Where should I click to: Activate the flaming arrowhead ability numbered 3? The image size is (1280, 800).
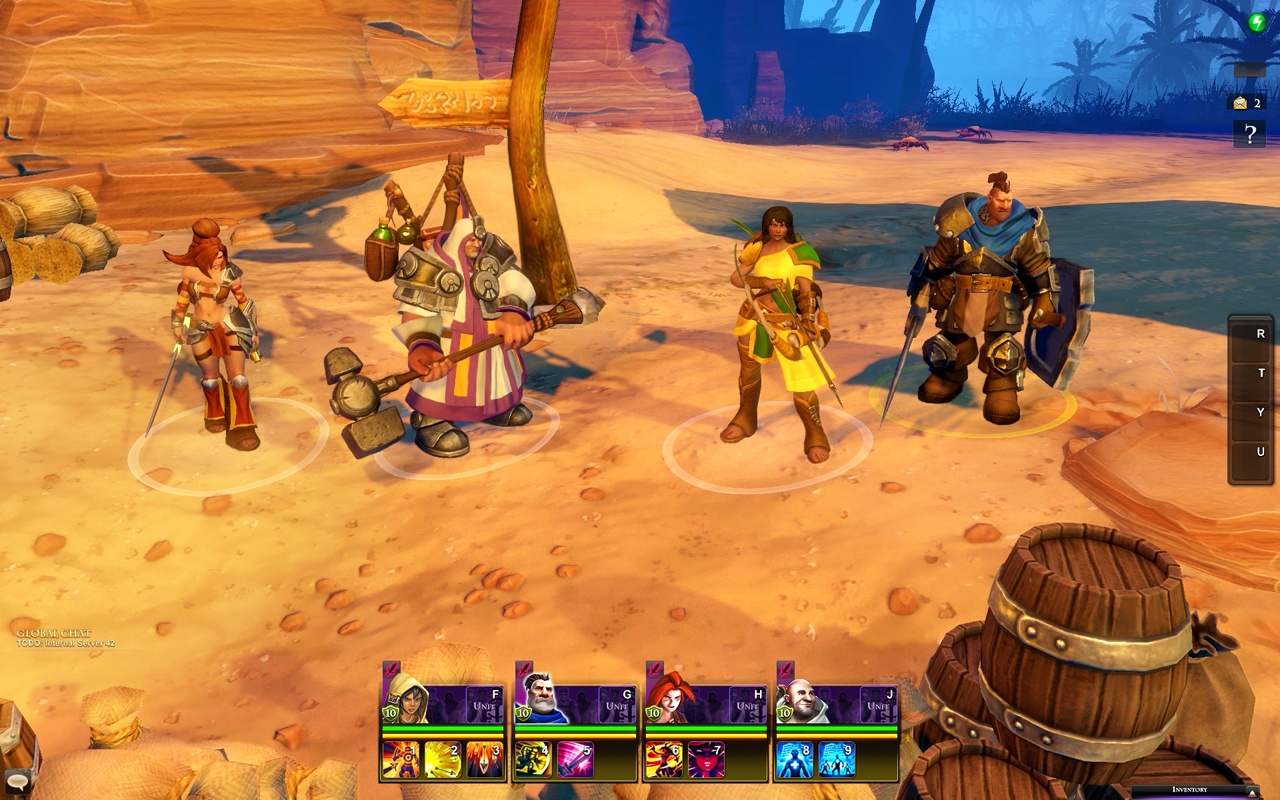coord(484,760)
